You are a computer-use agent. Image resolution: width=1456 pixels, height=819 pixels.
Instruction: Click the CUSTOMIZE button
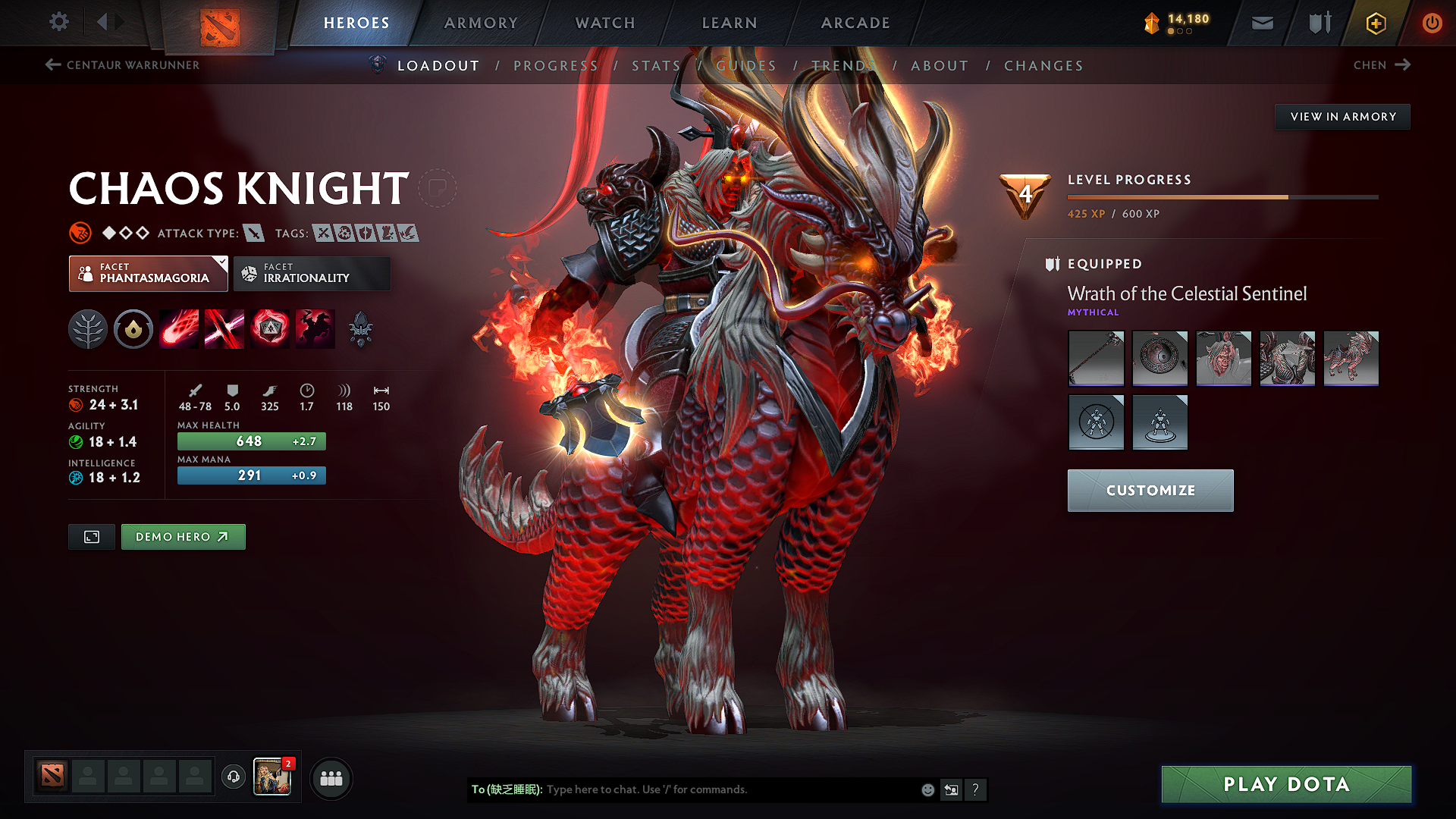point(1150,490)
